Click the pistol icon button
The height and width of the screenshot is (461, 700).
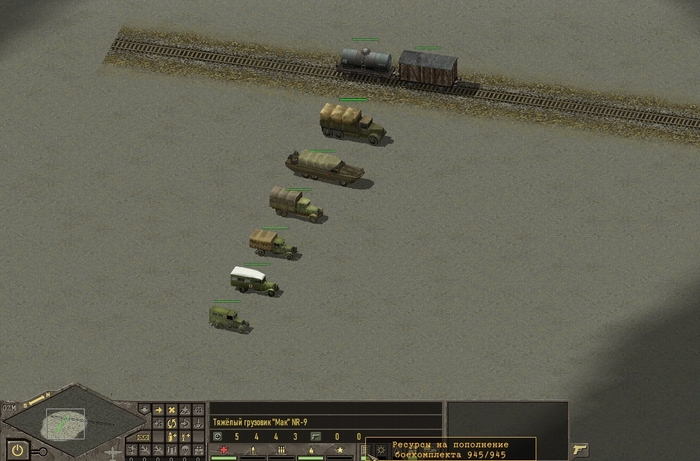pyautogui.click(x=580, y=449)
